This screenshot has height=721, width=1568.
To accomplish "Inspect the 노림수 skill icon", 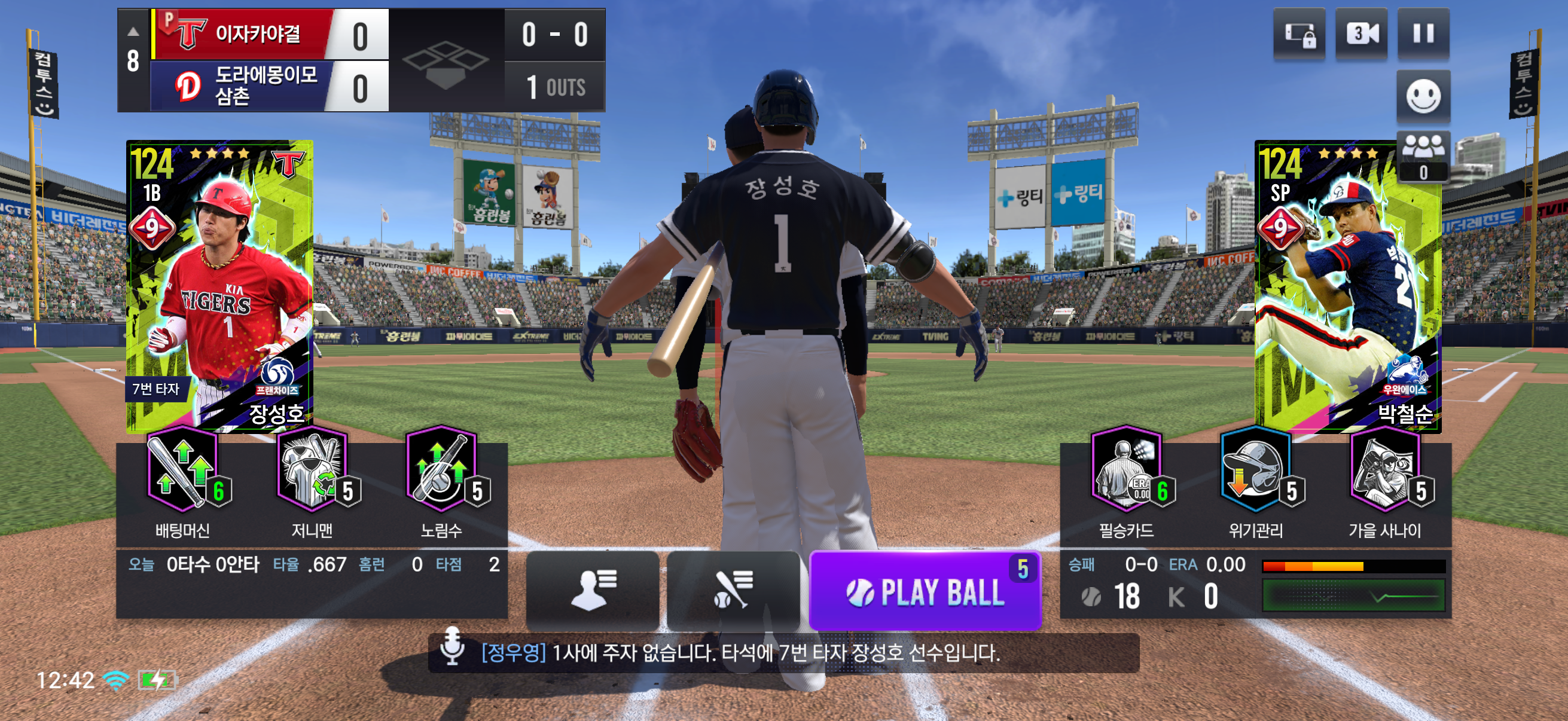I will 441,472.
